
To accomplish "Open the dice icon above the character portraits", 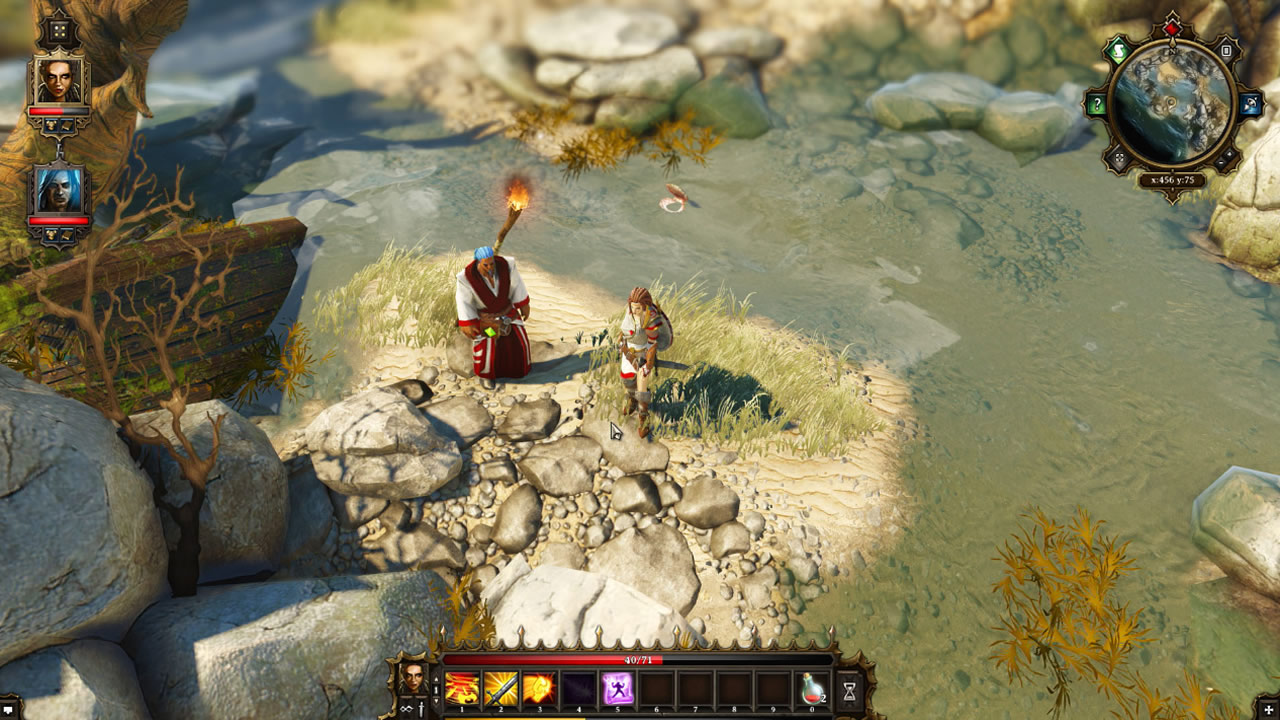I will pos(58,31).
